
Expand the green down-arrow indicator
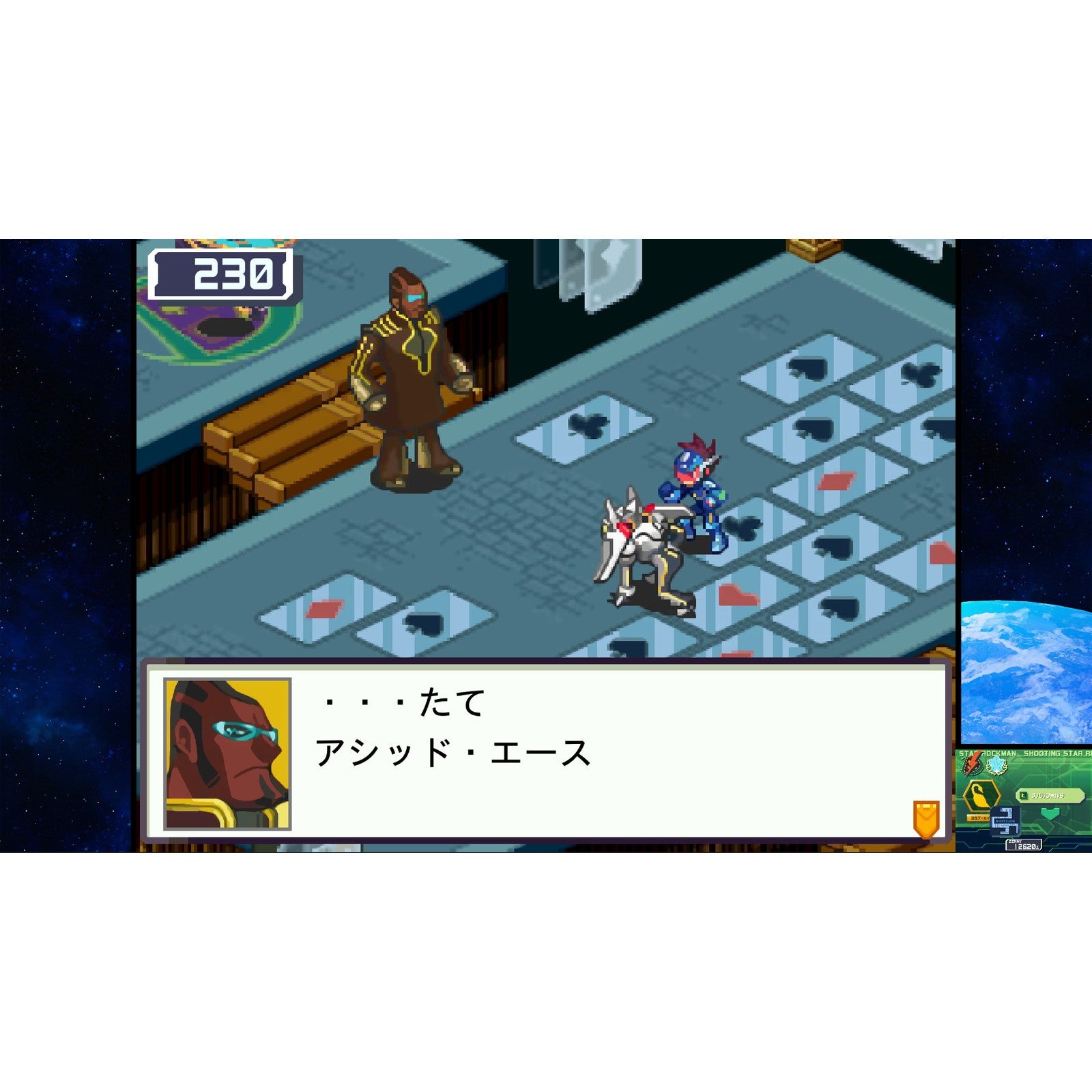click(1050, 813)
